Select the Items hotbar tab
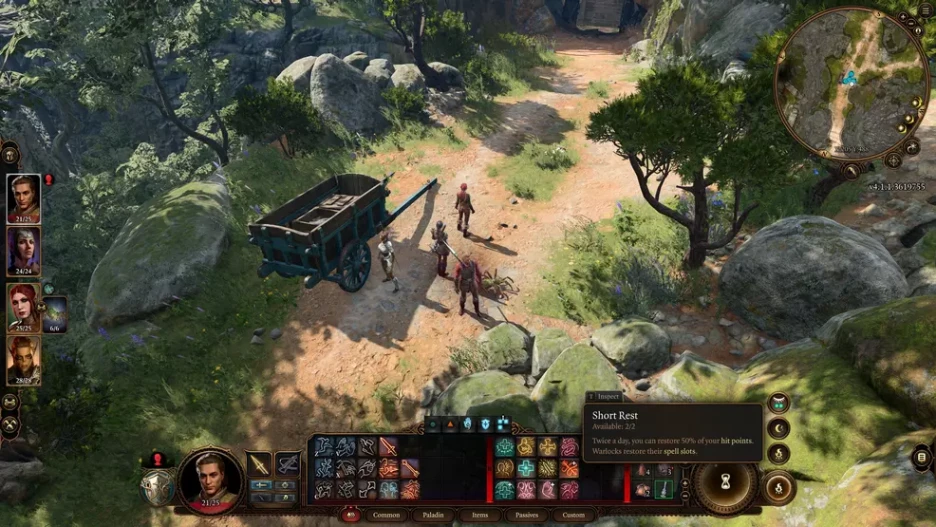 [x=481, y=515]
